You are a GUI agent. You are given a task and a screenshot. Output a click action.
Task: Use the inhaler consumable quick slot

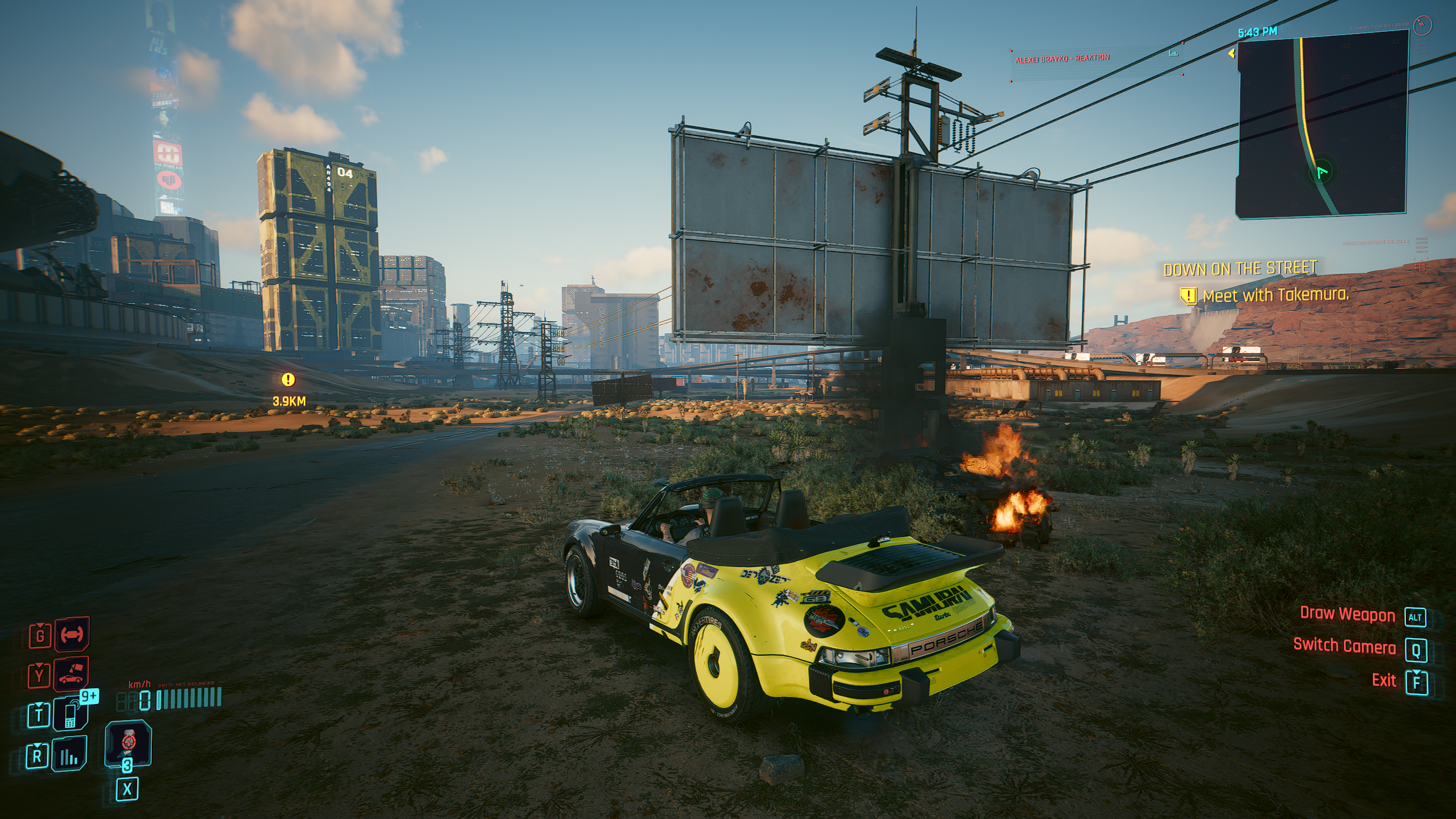[128, 743]
